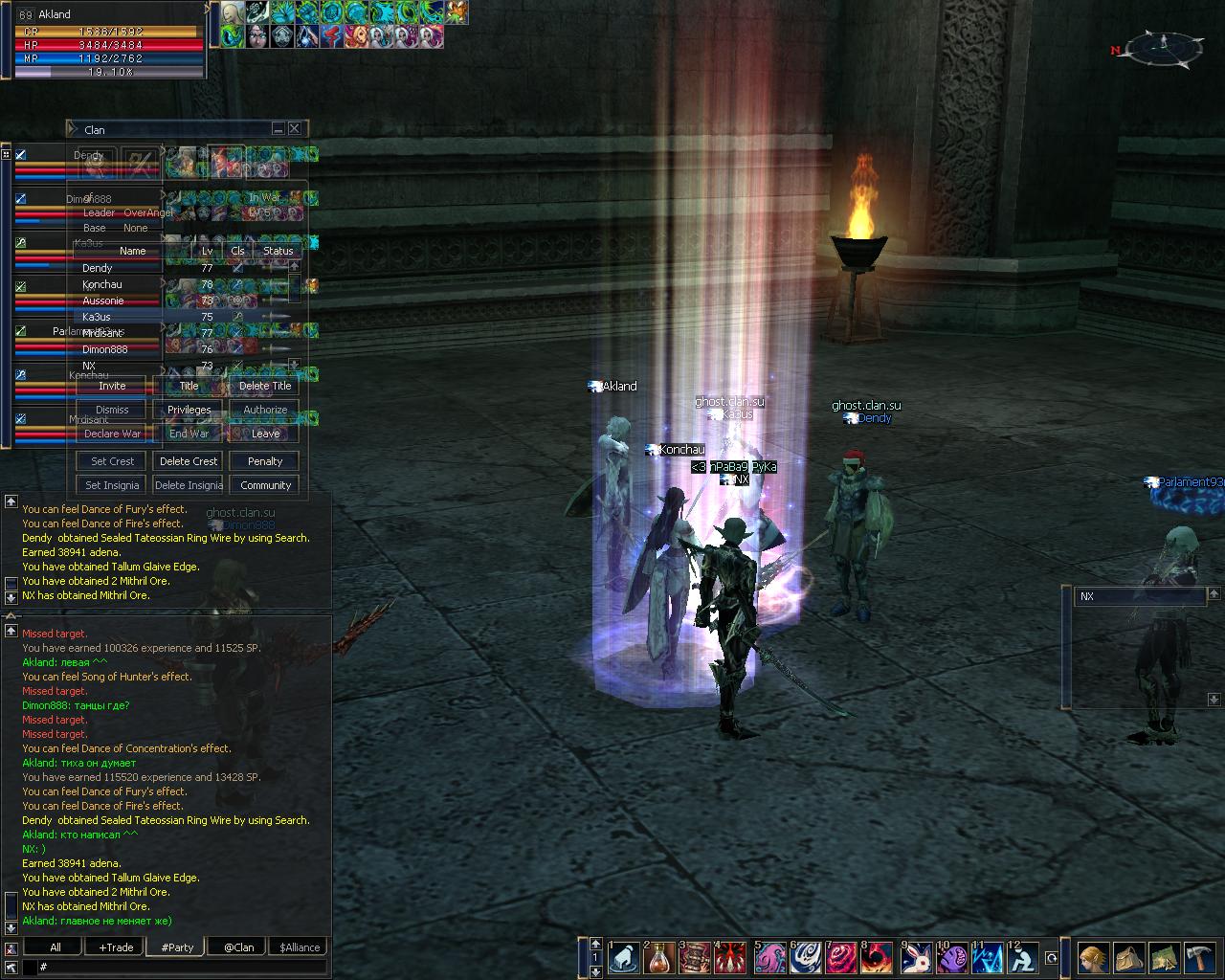Open the inventory bag icon
The width and height of the screenshot is (1225, 980).
tap(1128, 957)
